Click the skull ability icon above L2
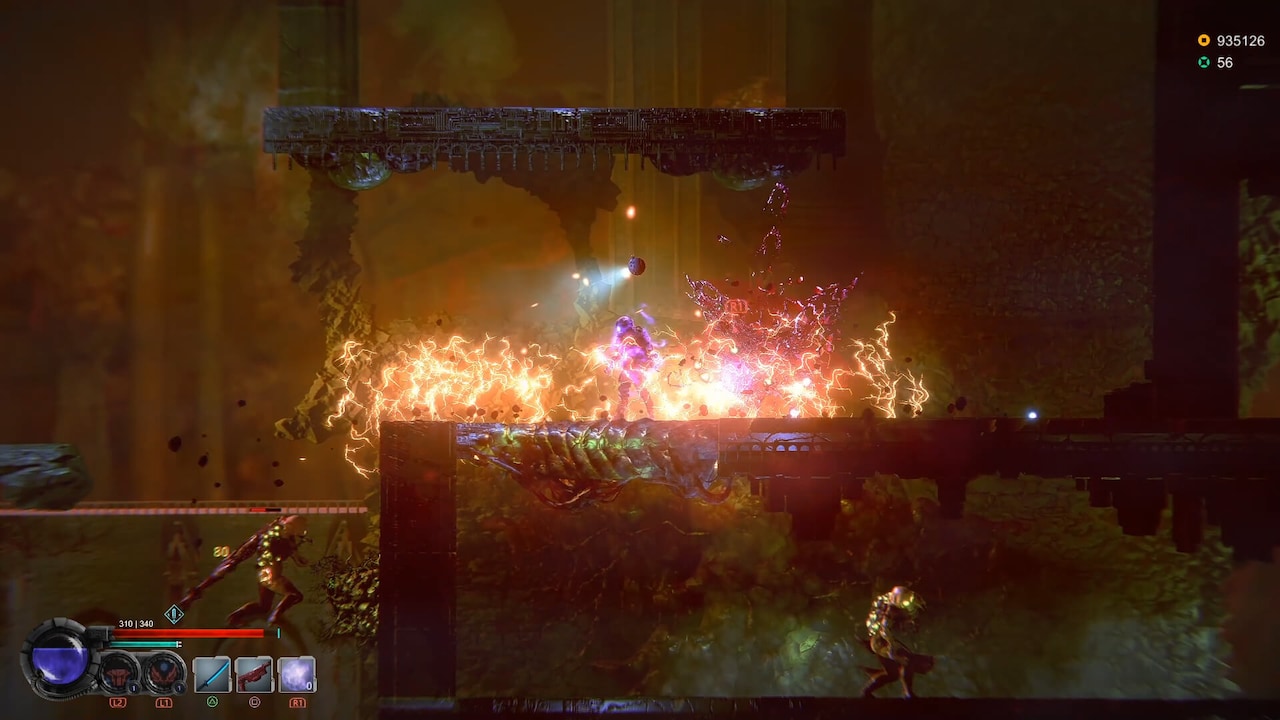 tap(116, 675)
